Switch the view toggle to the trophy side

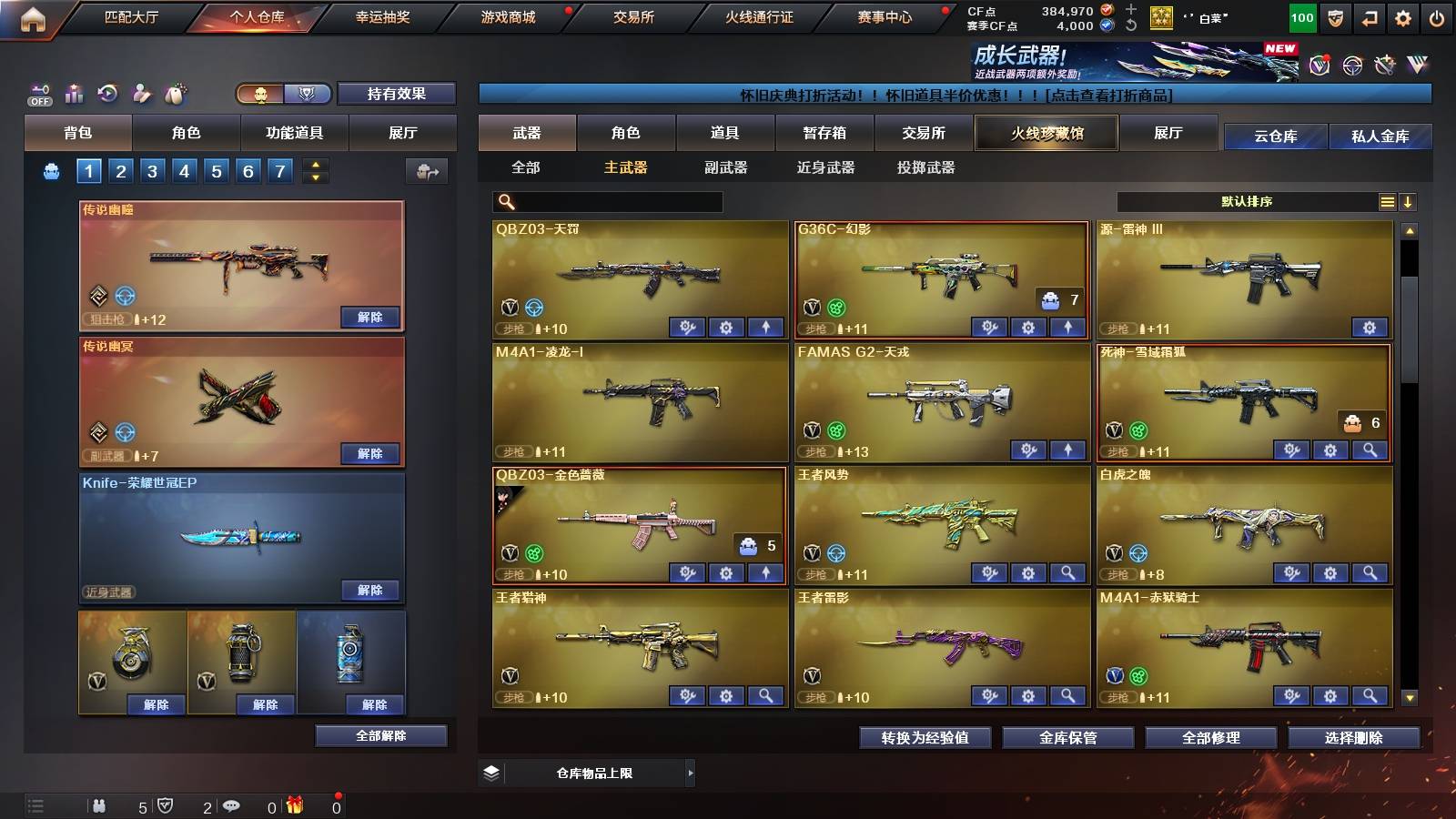tap(308, 95)
